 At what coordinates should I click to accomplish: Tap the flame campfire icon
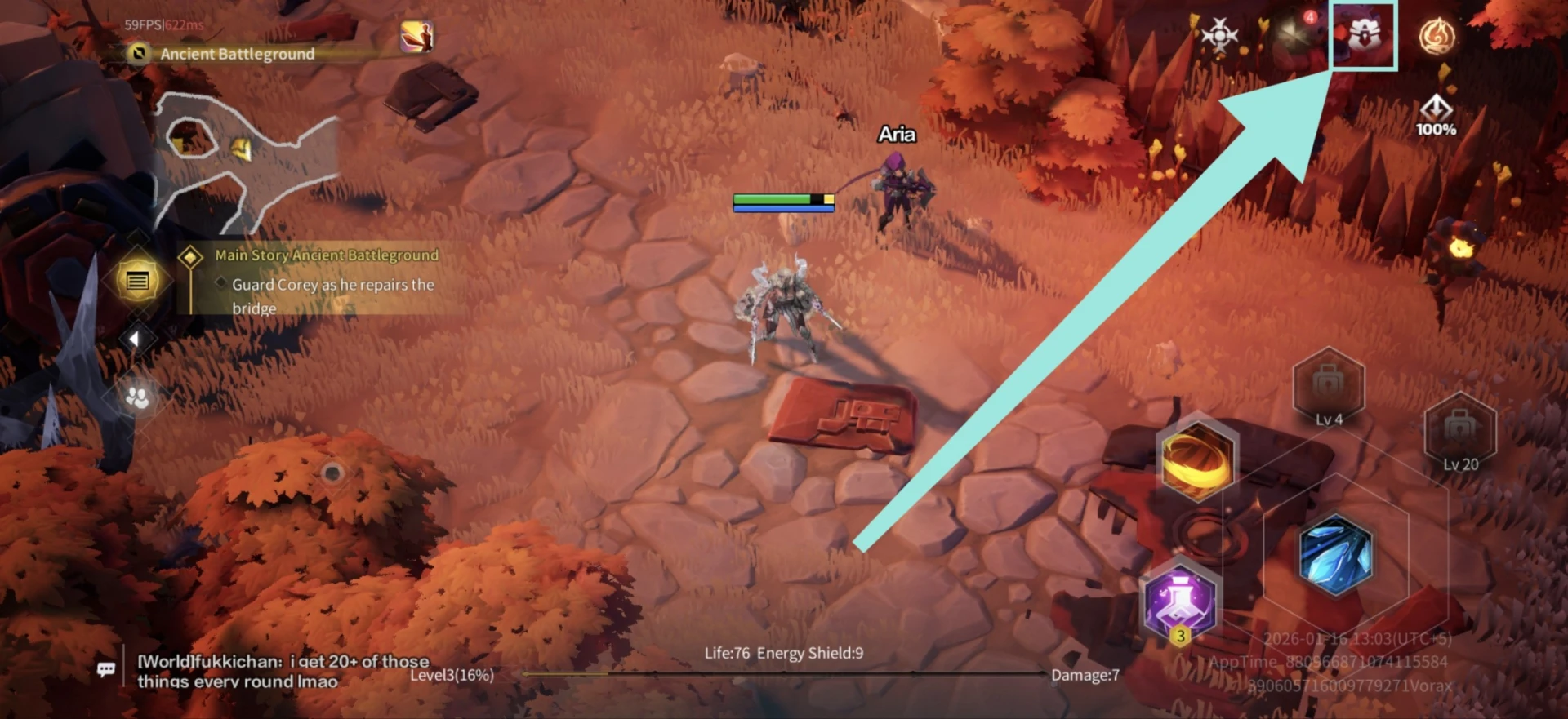click(x=1437, y=37)
